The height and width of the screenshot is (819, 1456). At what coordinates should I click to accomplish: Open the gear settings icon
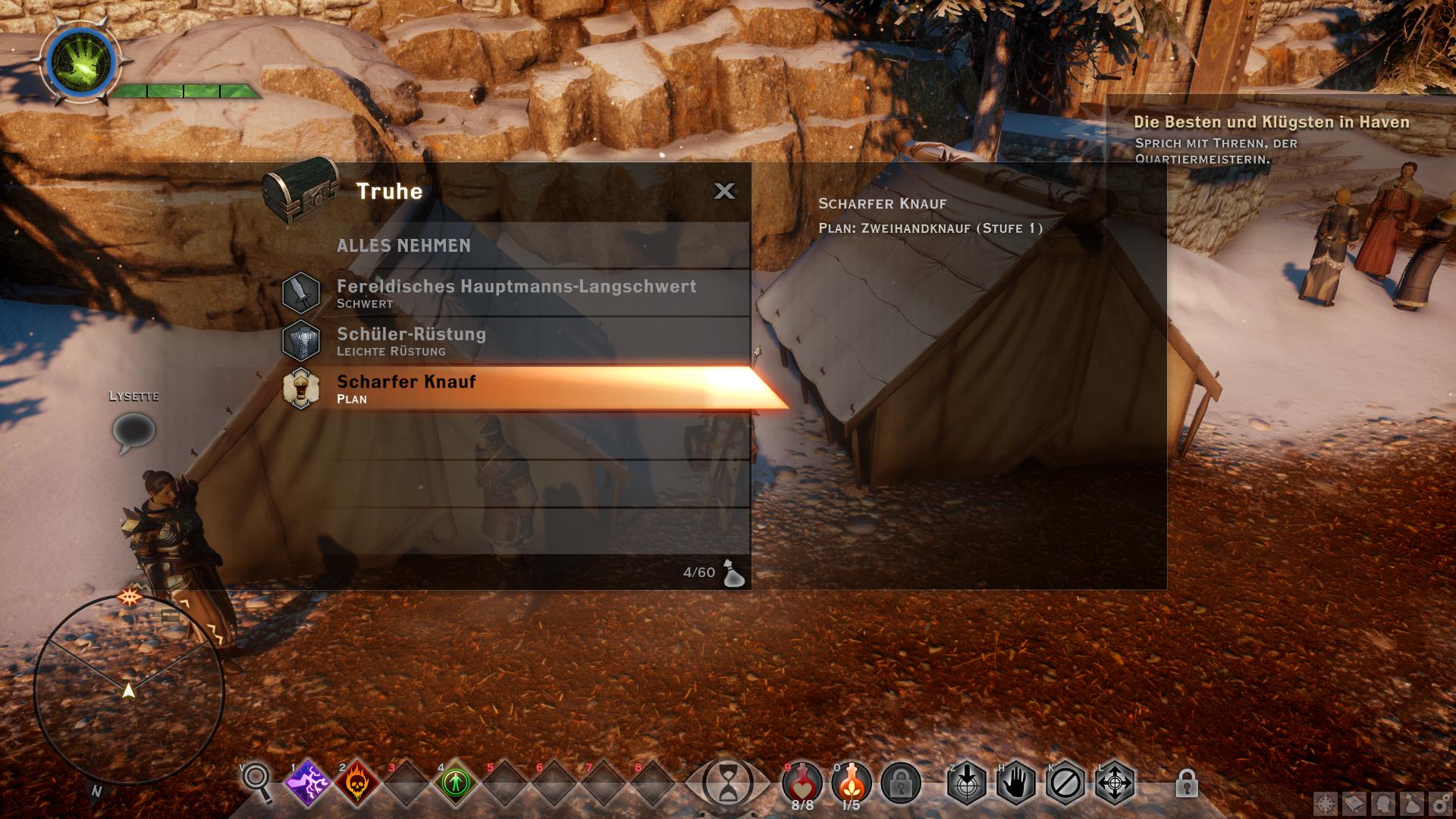pyautogui.click(x=1440, y=804)
